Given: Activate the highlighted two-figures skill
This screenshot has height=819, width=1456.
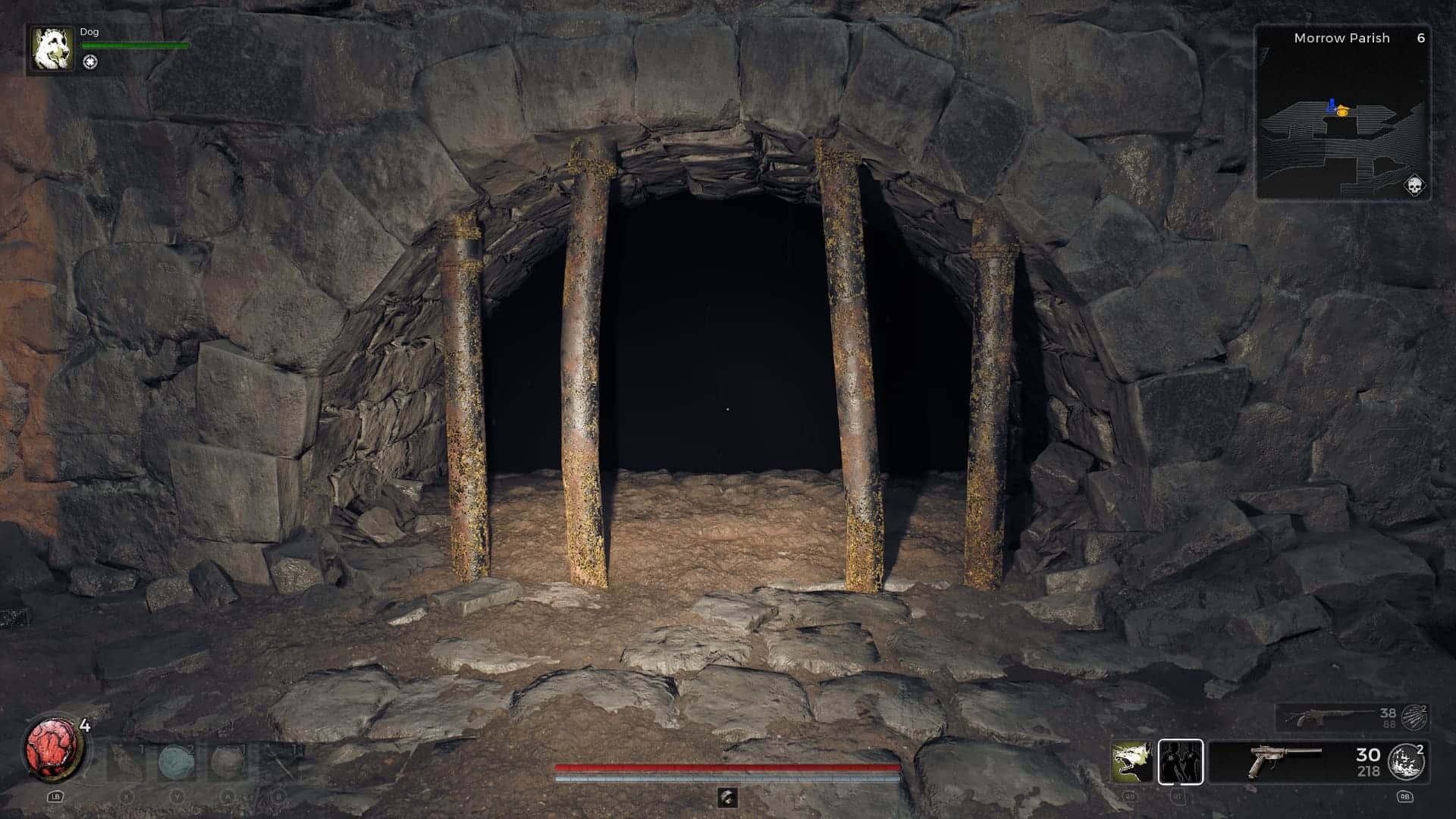Looking at the screenshot, I should [x=1180, y=761].
